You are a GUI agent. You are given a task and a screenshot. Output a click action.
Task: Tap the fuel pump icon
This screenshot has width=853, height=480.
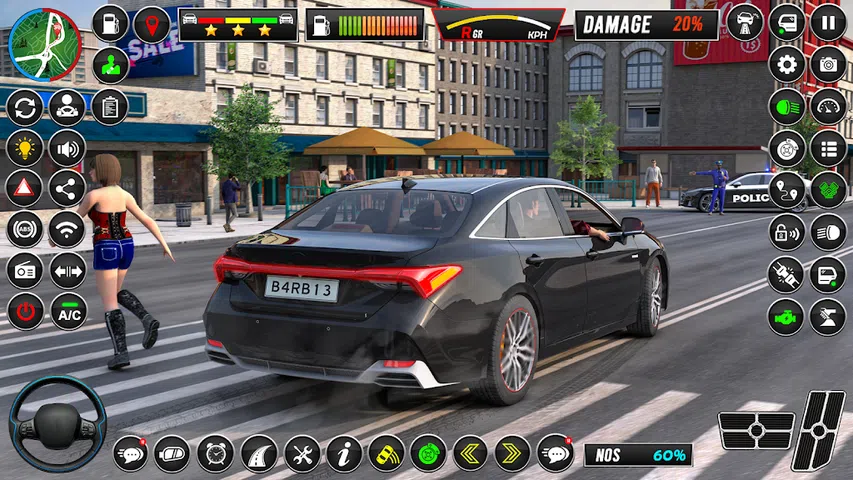[x=110, y=23]
